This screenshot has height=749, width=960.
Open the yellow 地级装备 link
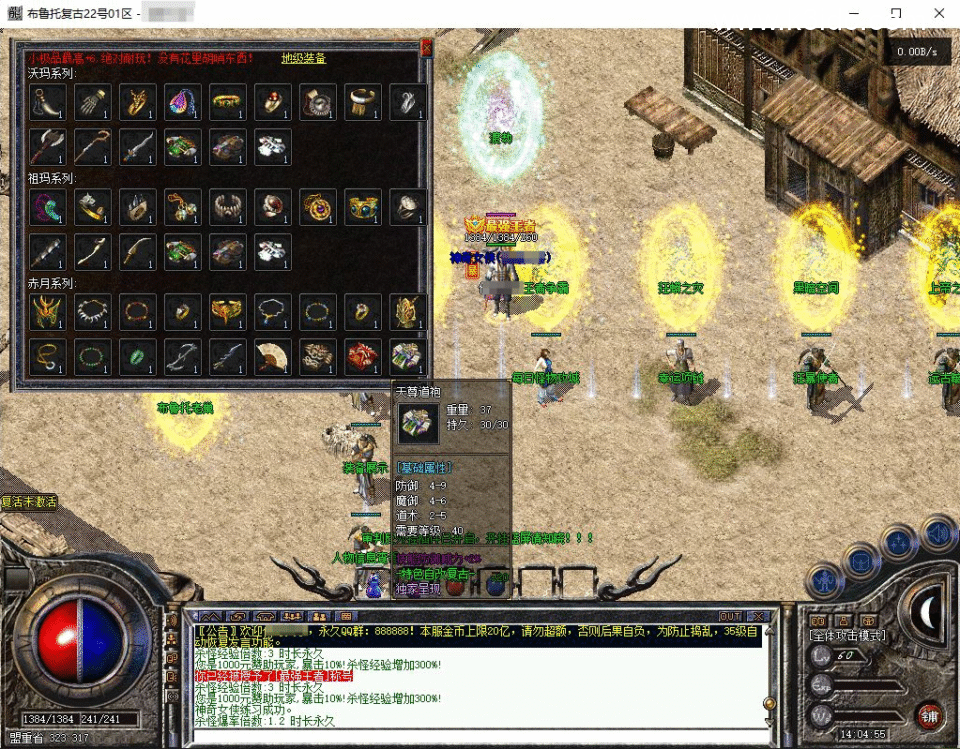(303, 58)
